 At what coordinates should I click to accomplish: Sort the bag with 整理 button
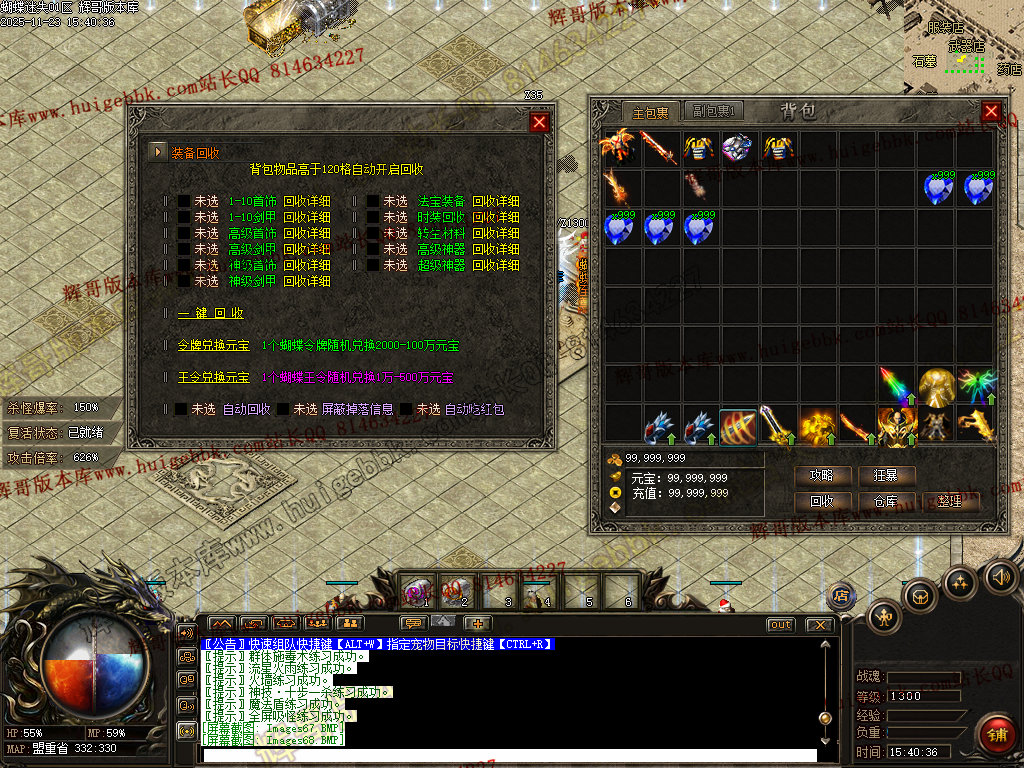coord(949,501)
